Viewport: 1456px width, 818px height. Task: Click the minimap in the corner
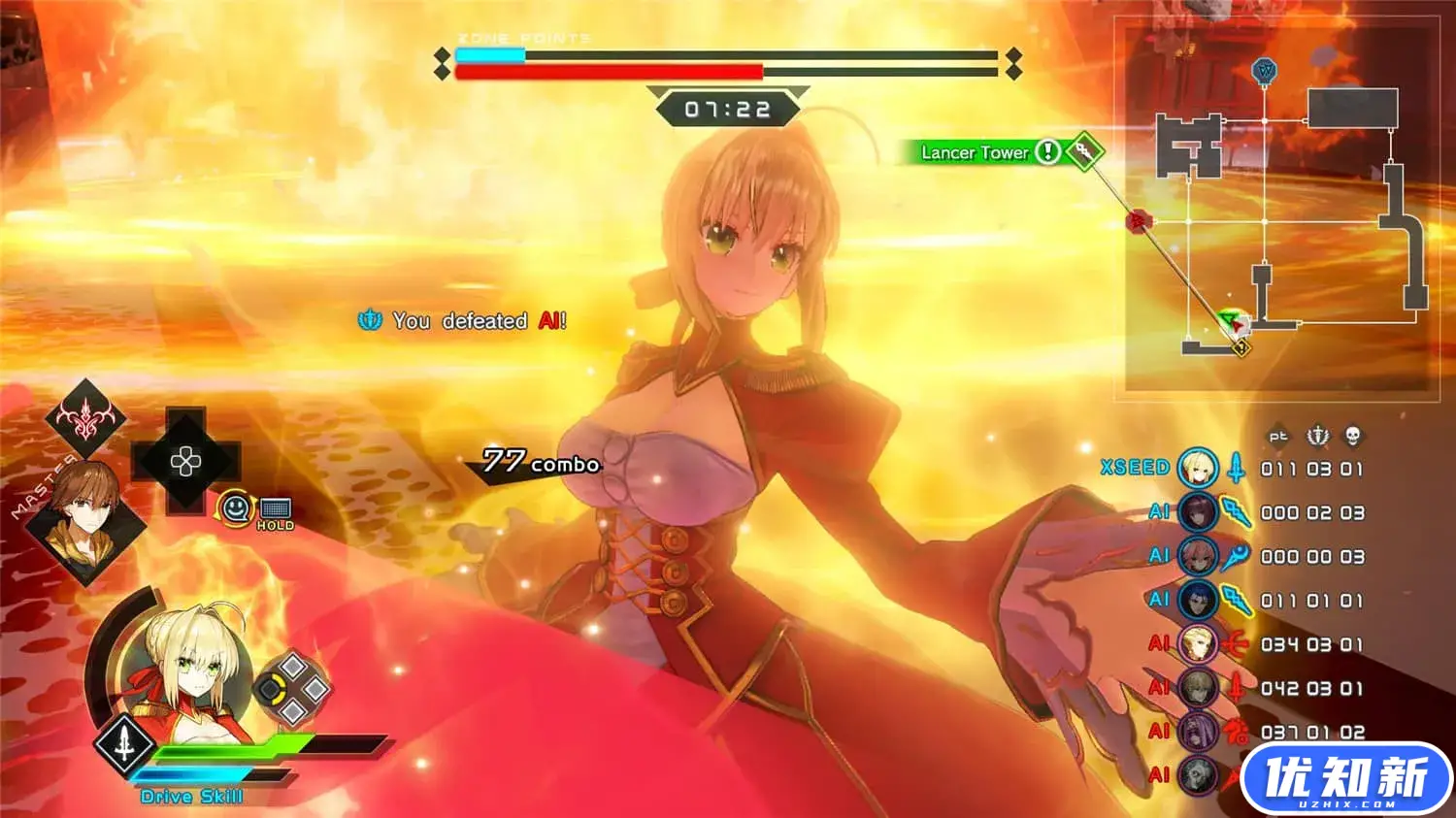(x=1281, y=209)
